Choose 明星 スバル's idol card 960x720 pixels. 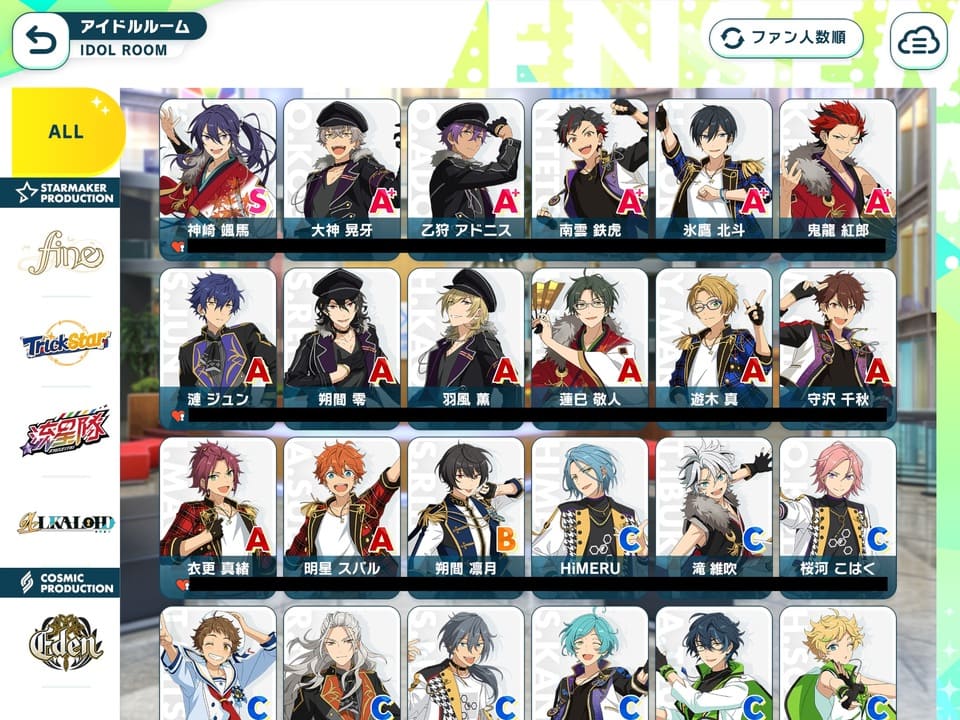pyautogui.click(x=342, y=508)
